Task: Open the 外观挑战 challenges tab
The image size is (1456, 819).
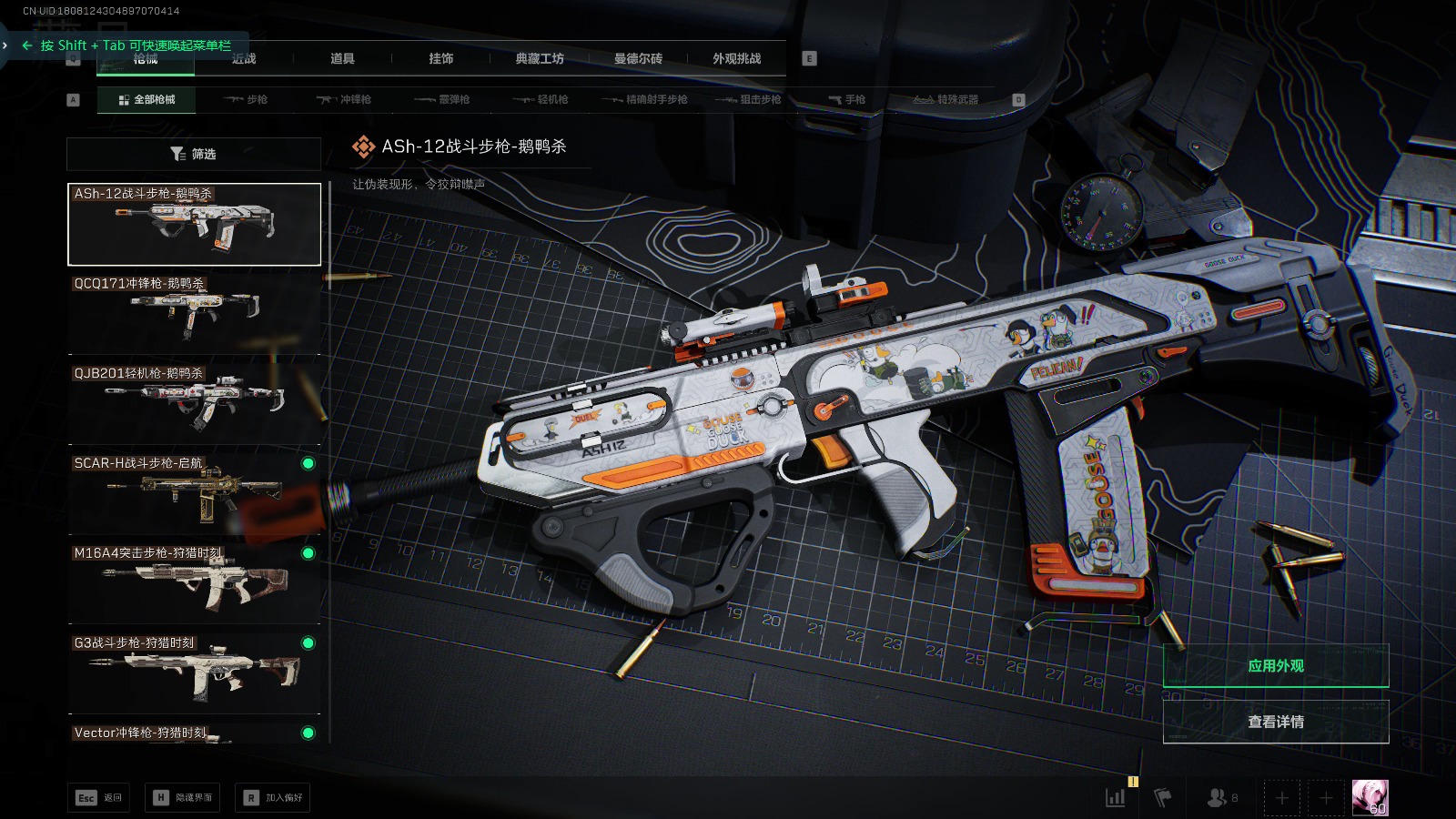Action: [x=736, y=59]
